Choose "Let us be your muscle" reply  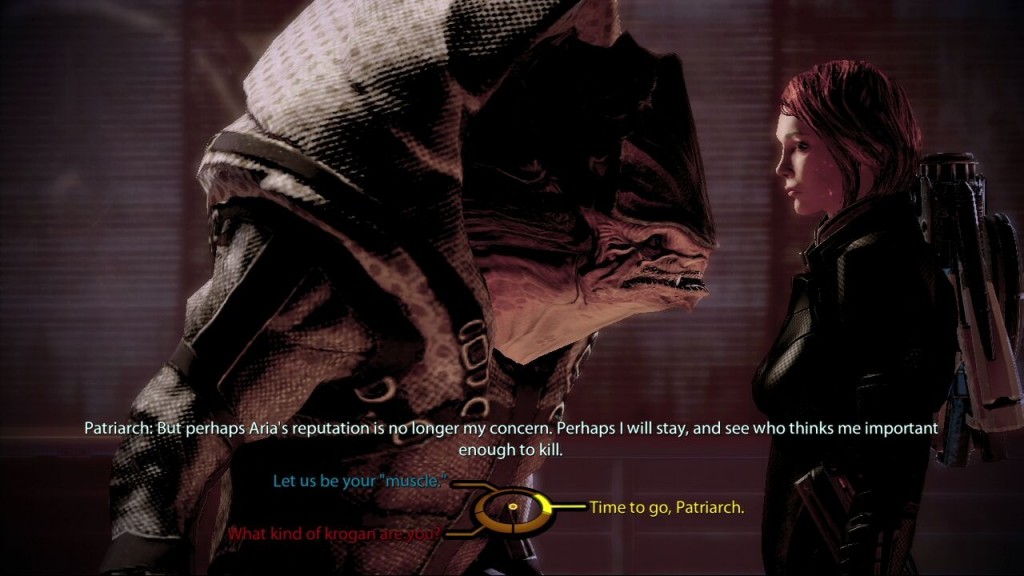pos(358,481)
